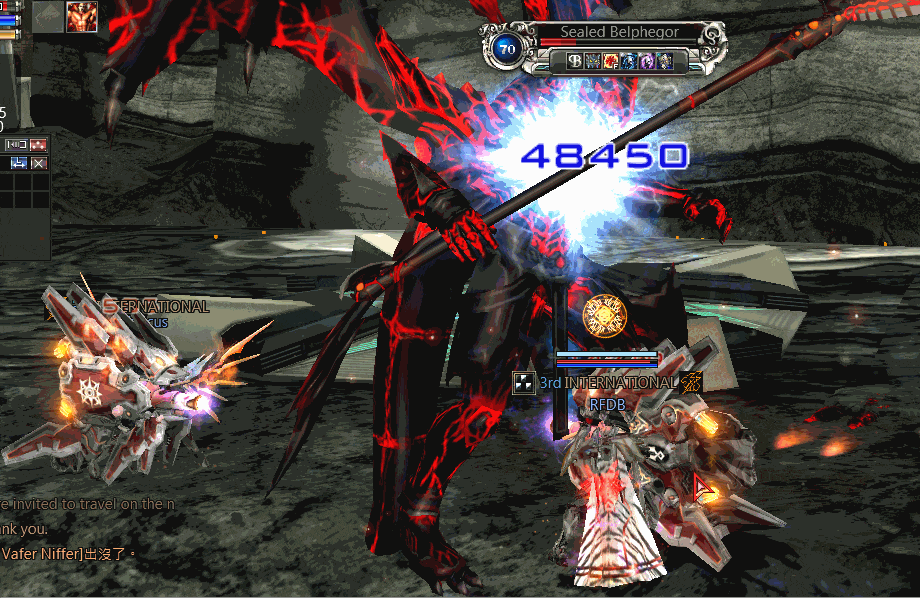Close the small panel with X button
The height and width of the screenshot is (598, 920).
pyautogui.click(x=38, y=163)
